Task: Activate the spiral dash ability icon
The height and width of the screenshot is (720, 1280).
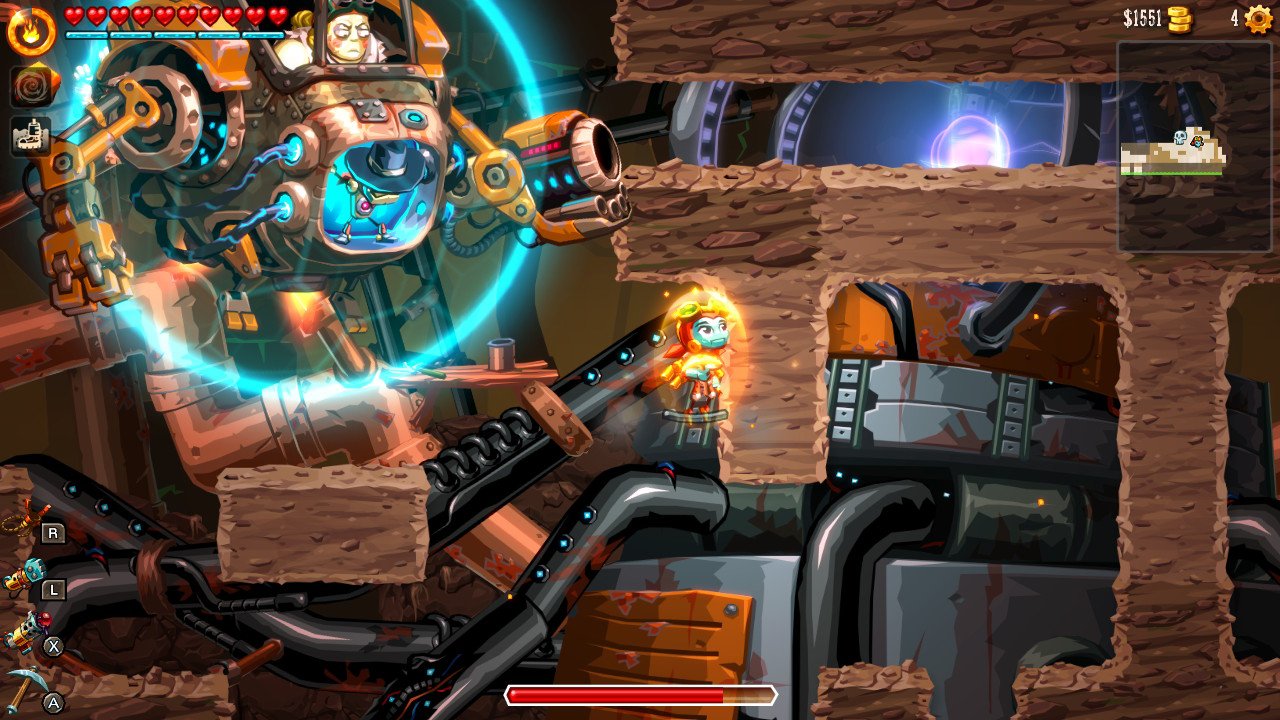Action: point(31,83)
